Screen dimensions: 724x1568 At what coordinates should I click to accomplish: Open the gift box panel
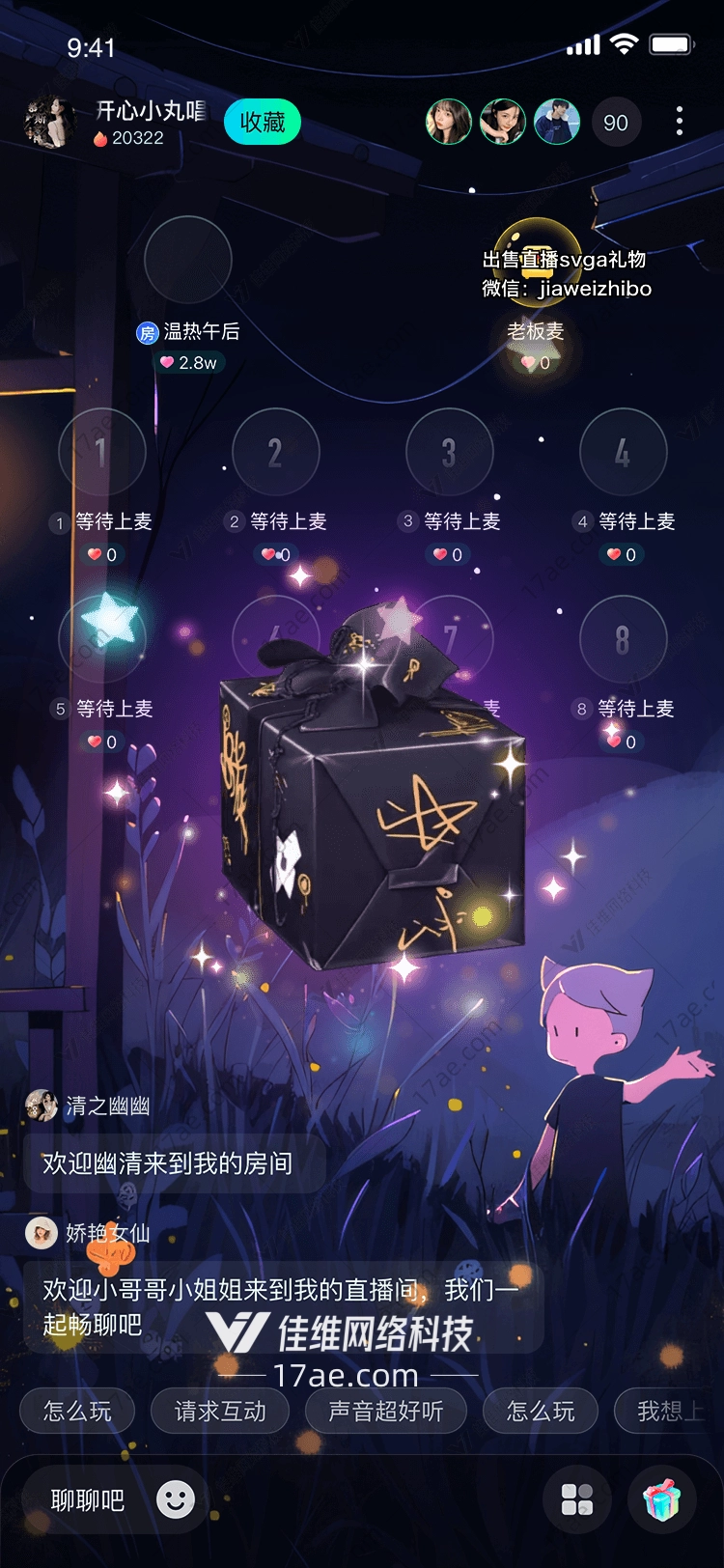(x=662, y=1499)
